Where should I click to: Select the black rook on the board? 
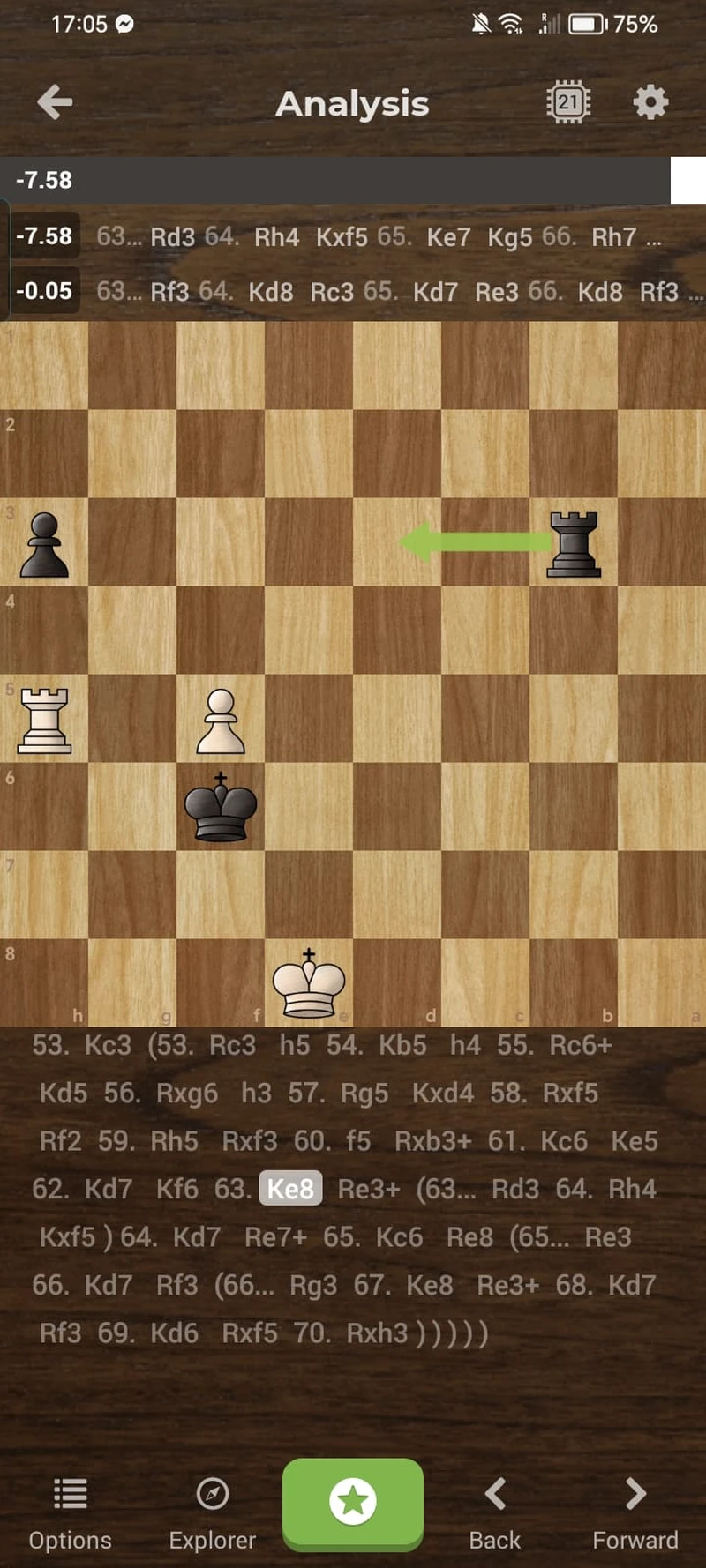tap(574, 543)
